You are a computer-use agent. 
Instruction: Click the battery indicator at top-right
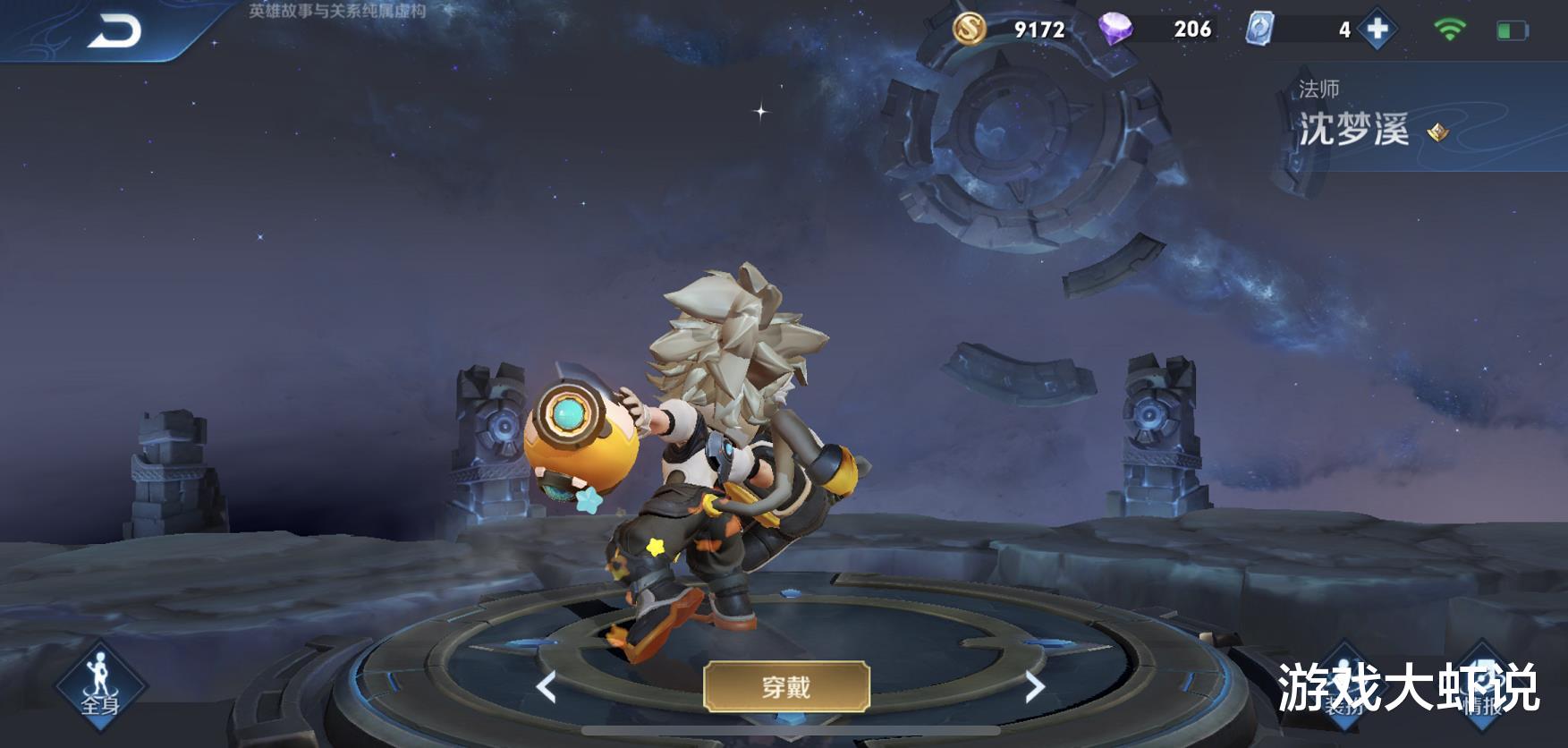pos(1511,28)
